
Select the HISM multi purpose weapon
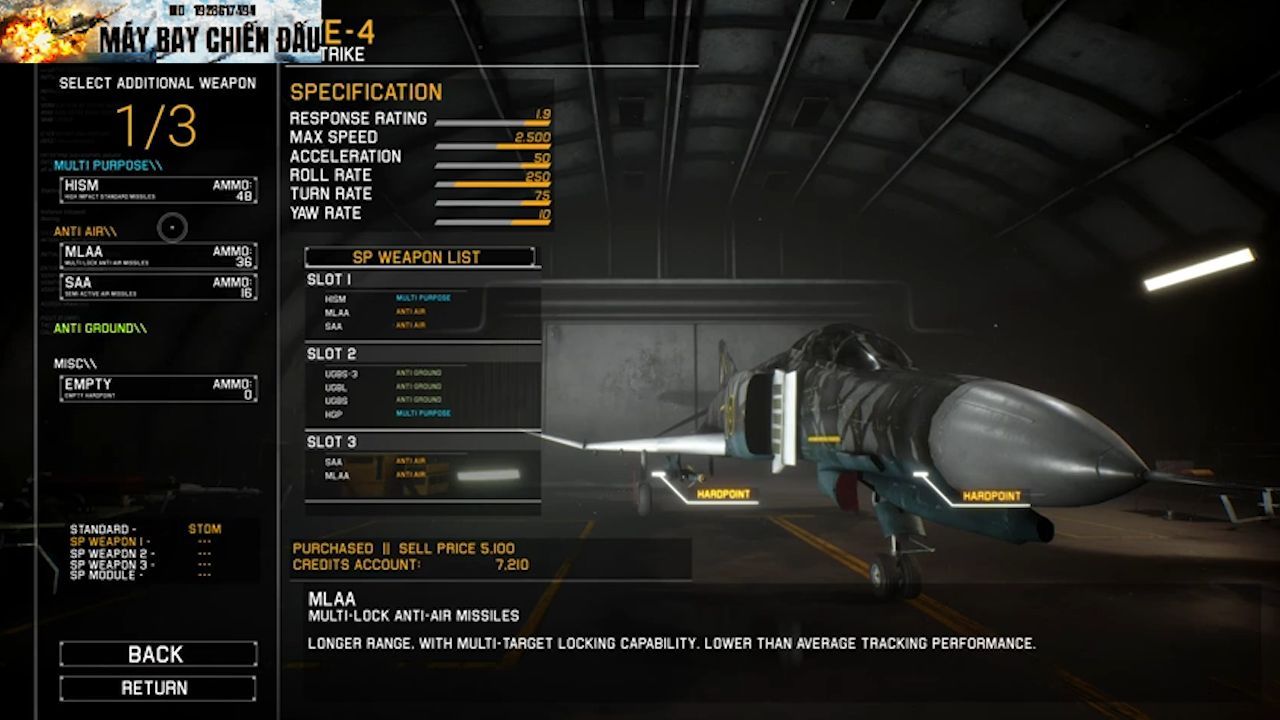pos(158,190)
